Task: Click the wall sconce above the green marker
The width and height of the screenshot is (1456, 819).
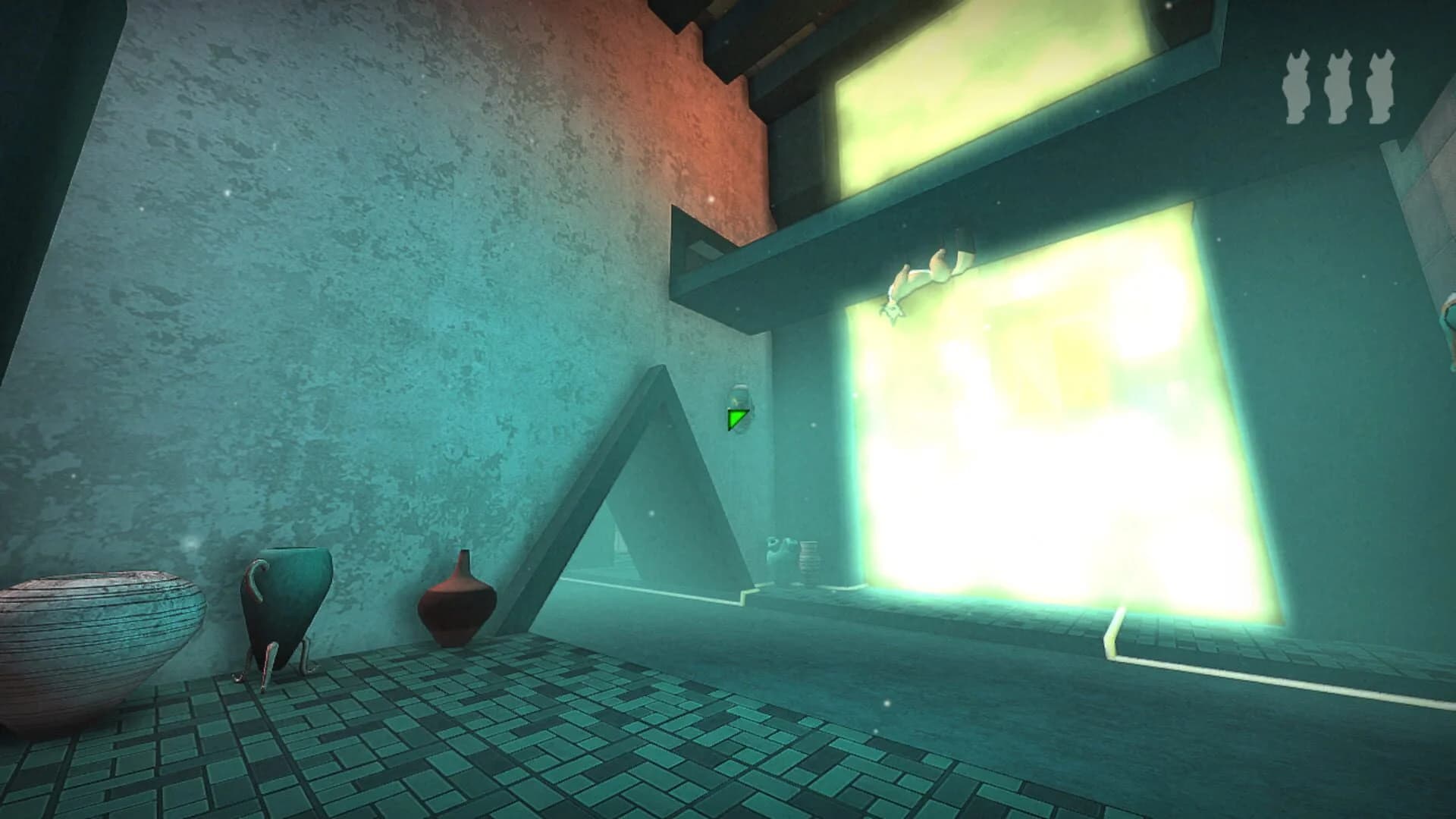Action: pos(737,396)
